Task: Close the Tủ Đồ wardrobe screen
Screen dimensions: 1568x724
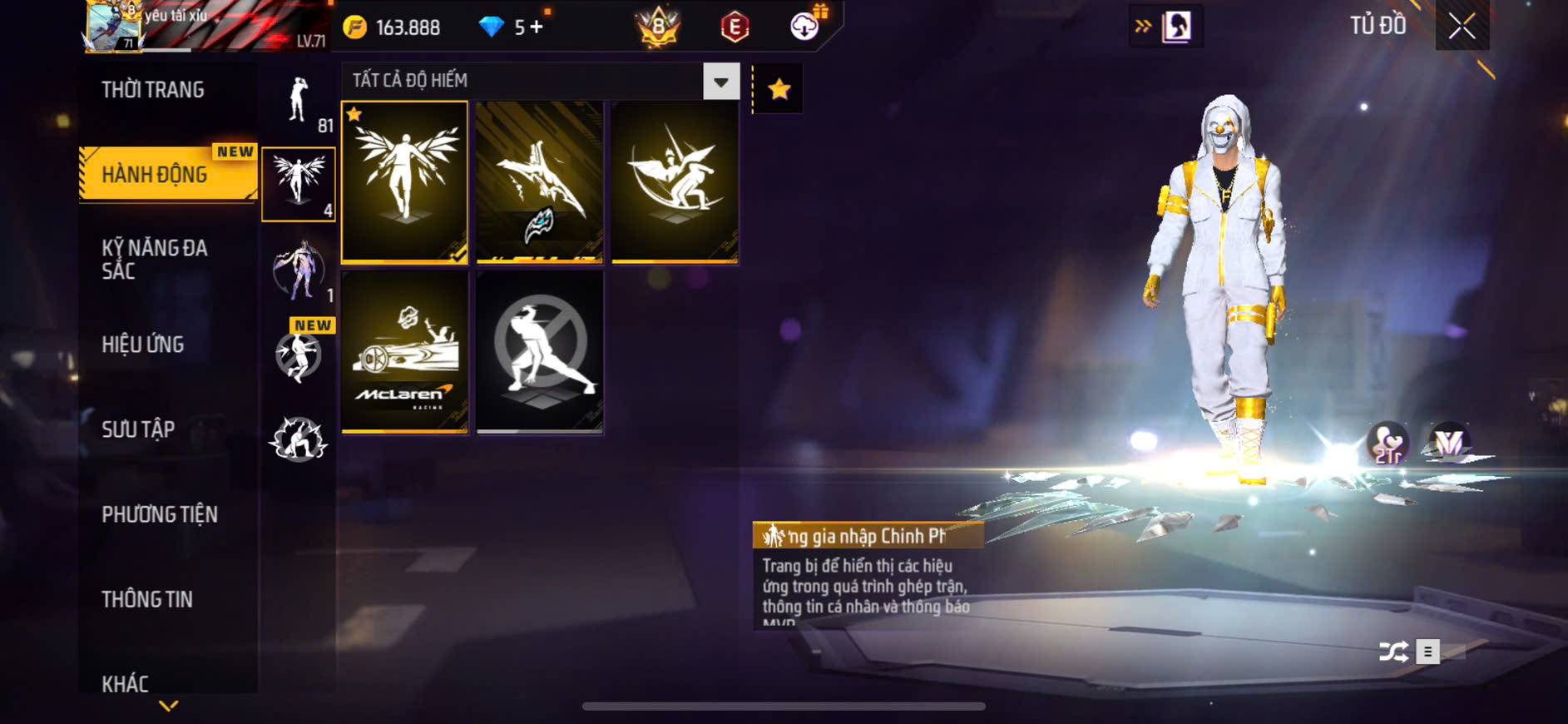Action: [x=1462, y=27]
